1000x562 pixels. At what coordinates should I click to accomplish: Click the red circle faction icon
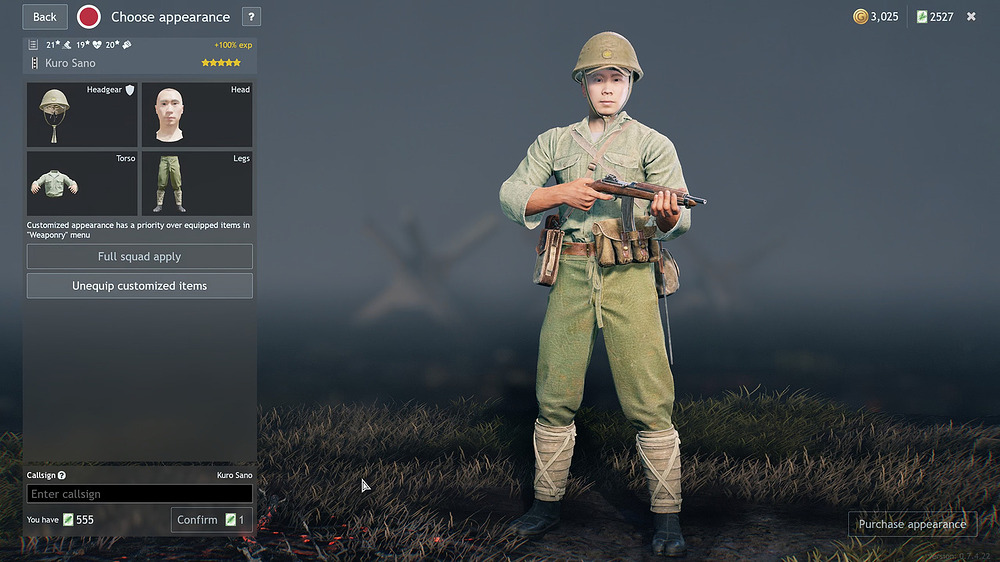[89, 17]
